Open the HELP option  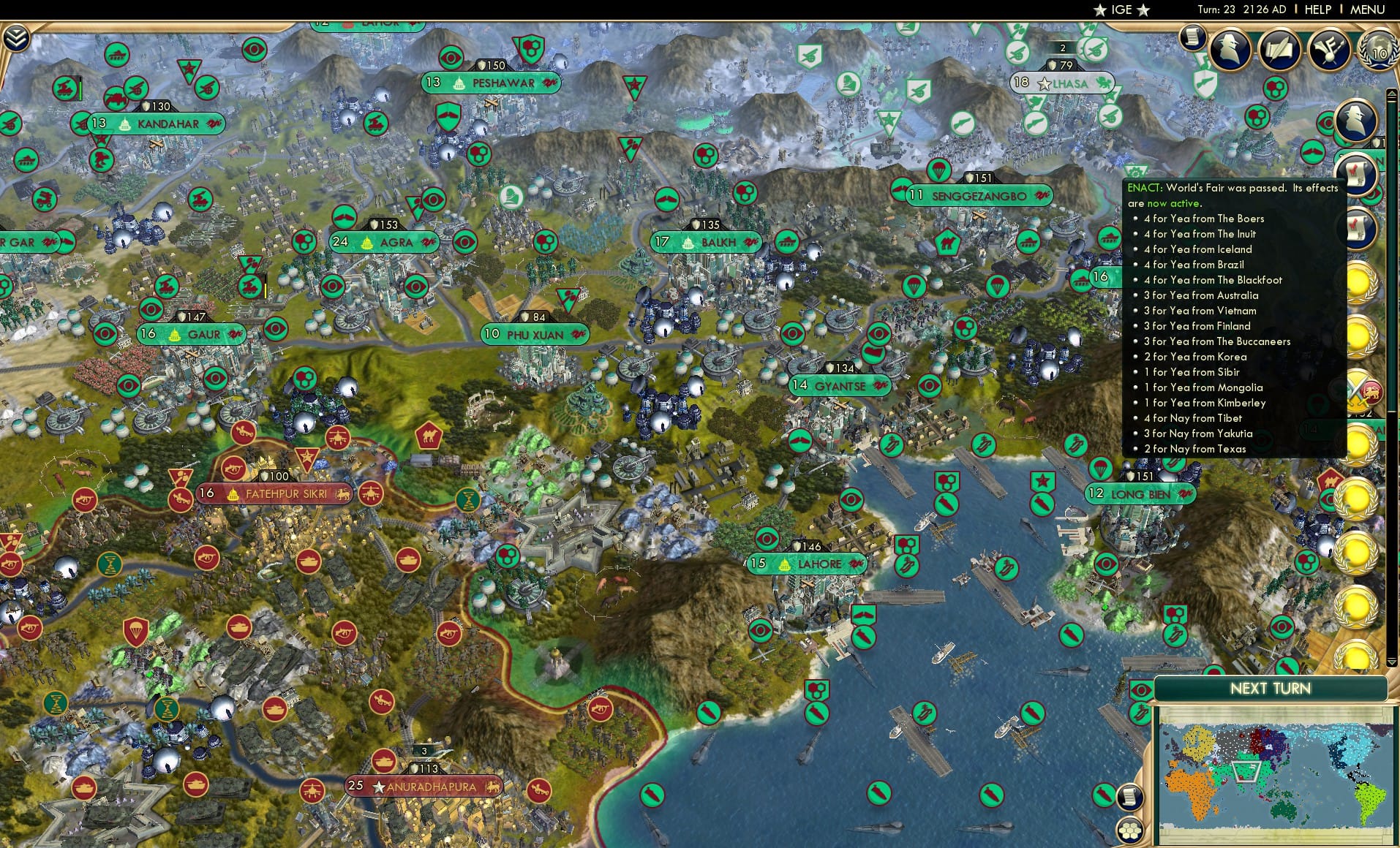pos(1317,10)
